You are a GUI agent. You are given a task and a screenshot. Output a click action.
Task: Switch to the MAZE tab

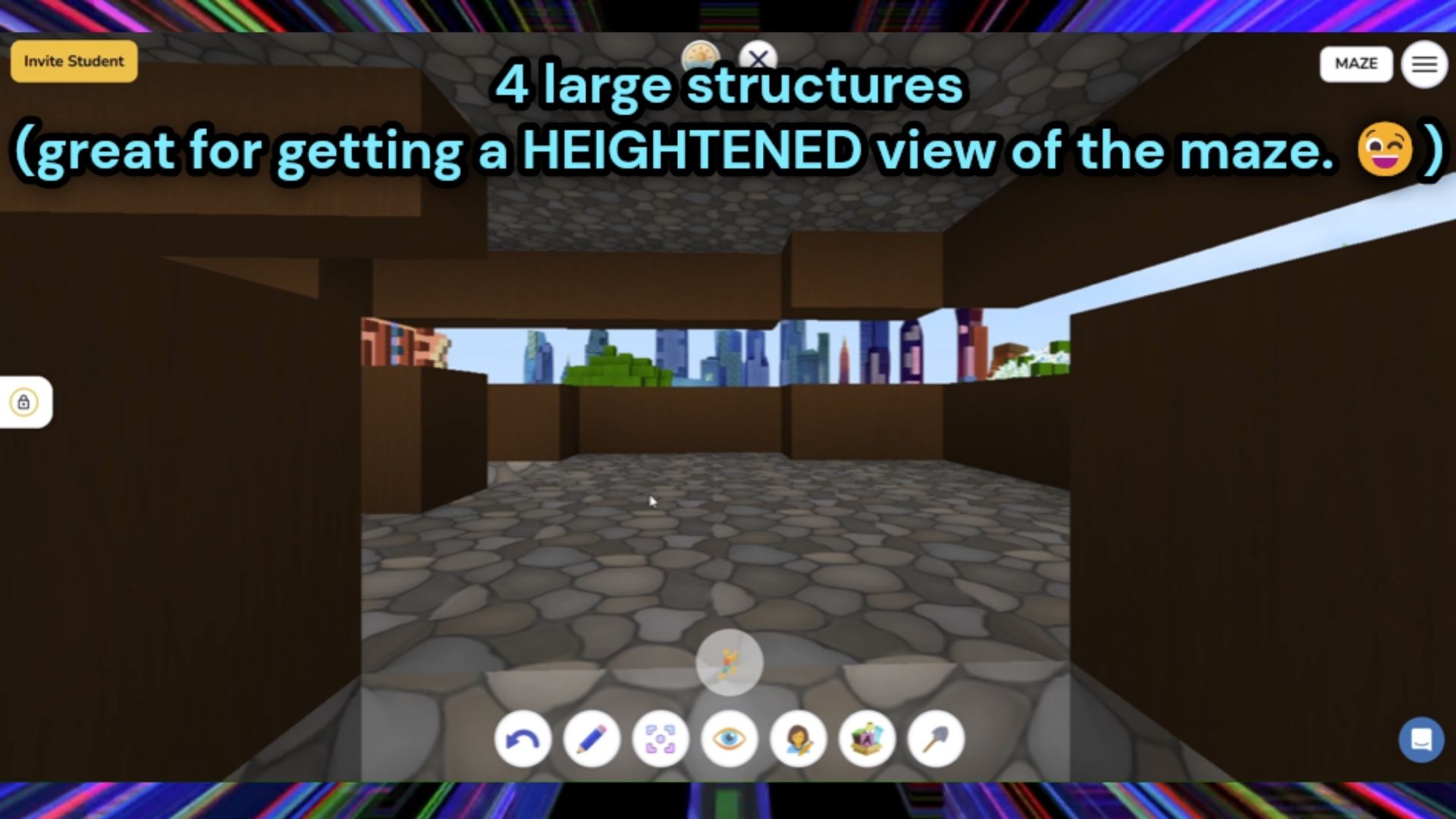point(1357,64)
